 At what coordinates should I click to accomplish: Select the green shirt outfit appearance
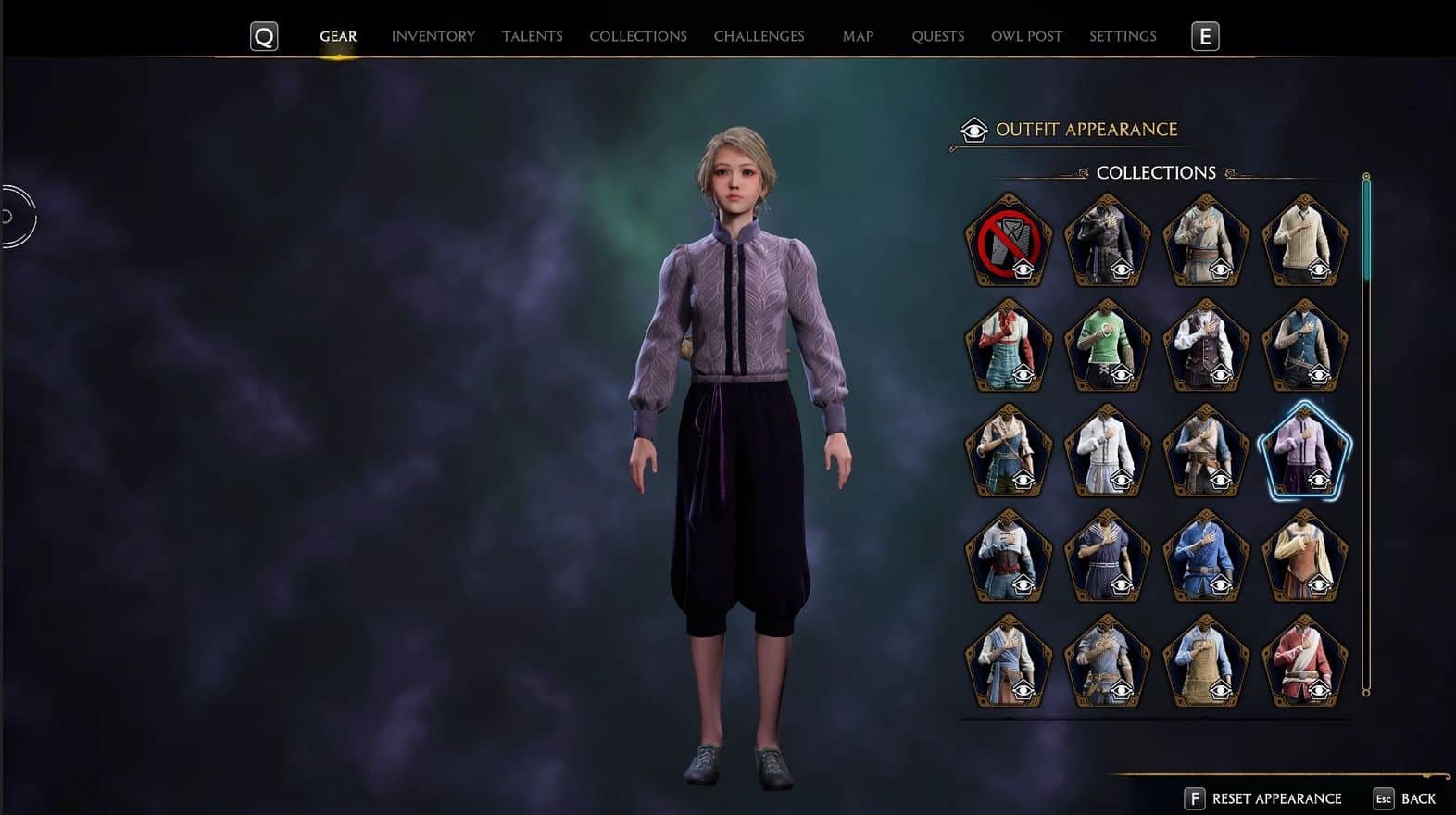pyautogui.click(x=1108, y=345)
